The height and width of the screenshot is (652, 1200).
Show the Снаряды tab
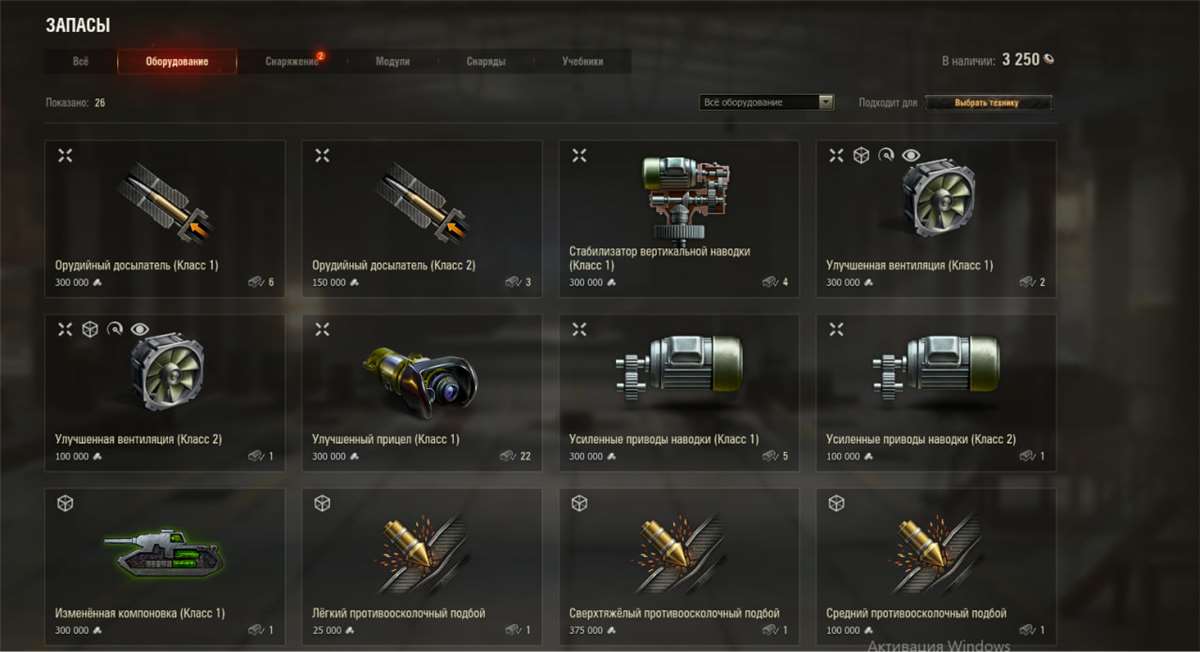(486, 62)
